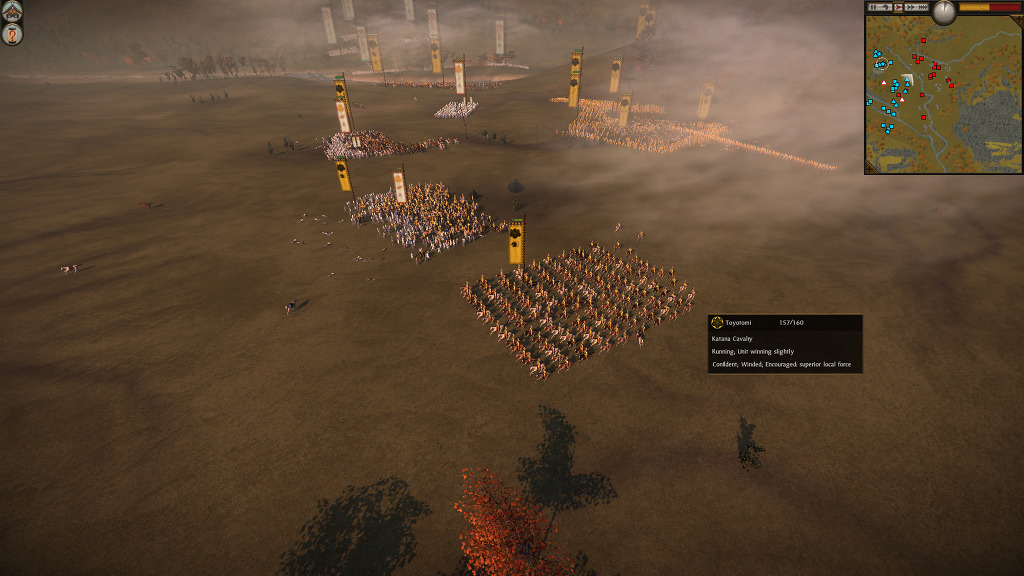Image resolution: width=1024 pixels, height=576 pixels.
Task: Pause the battle with the pause button
Action: click(873, 7)
